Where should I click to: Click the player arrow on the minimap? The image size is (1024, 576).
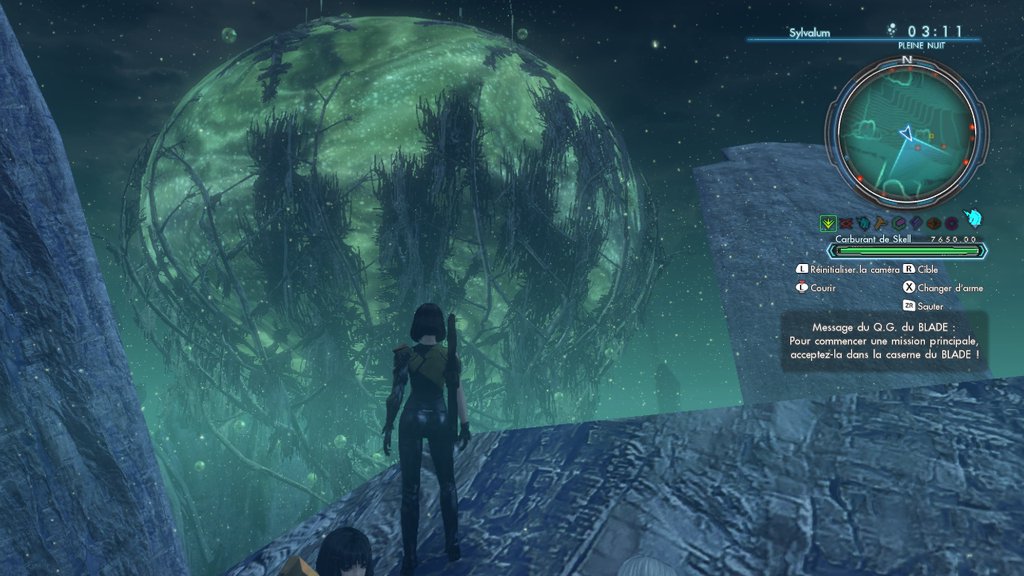(906, 131)
